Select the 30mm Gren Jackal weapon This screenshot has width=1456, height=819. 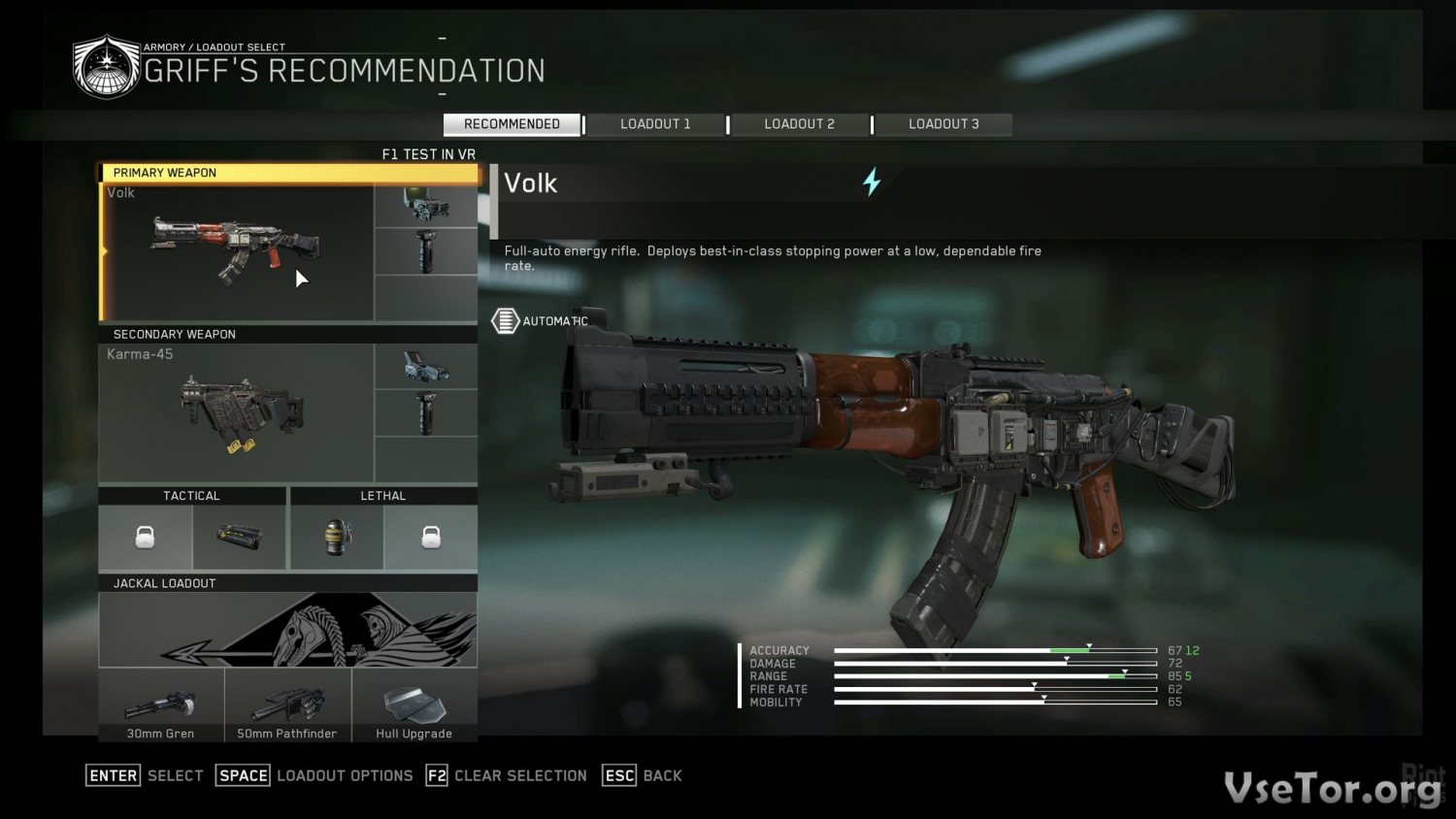(x=161, y=705)
